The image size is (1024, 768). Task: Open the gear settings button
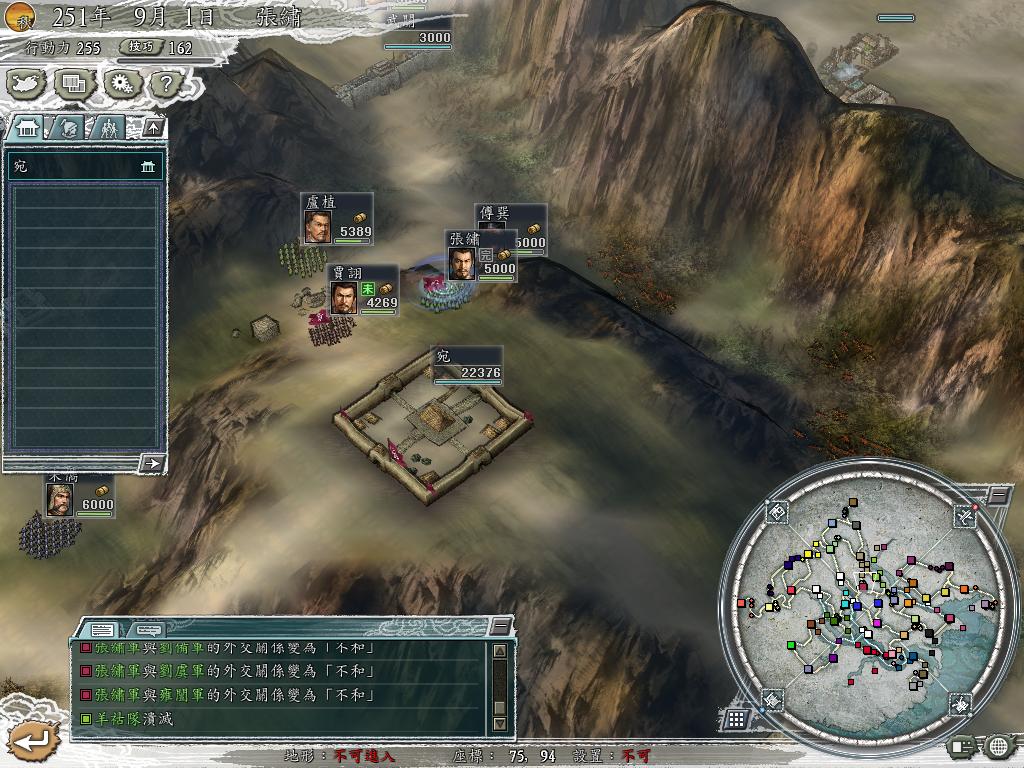[120, 84]
